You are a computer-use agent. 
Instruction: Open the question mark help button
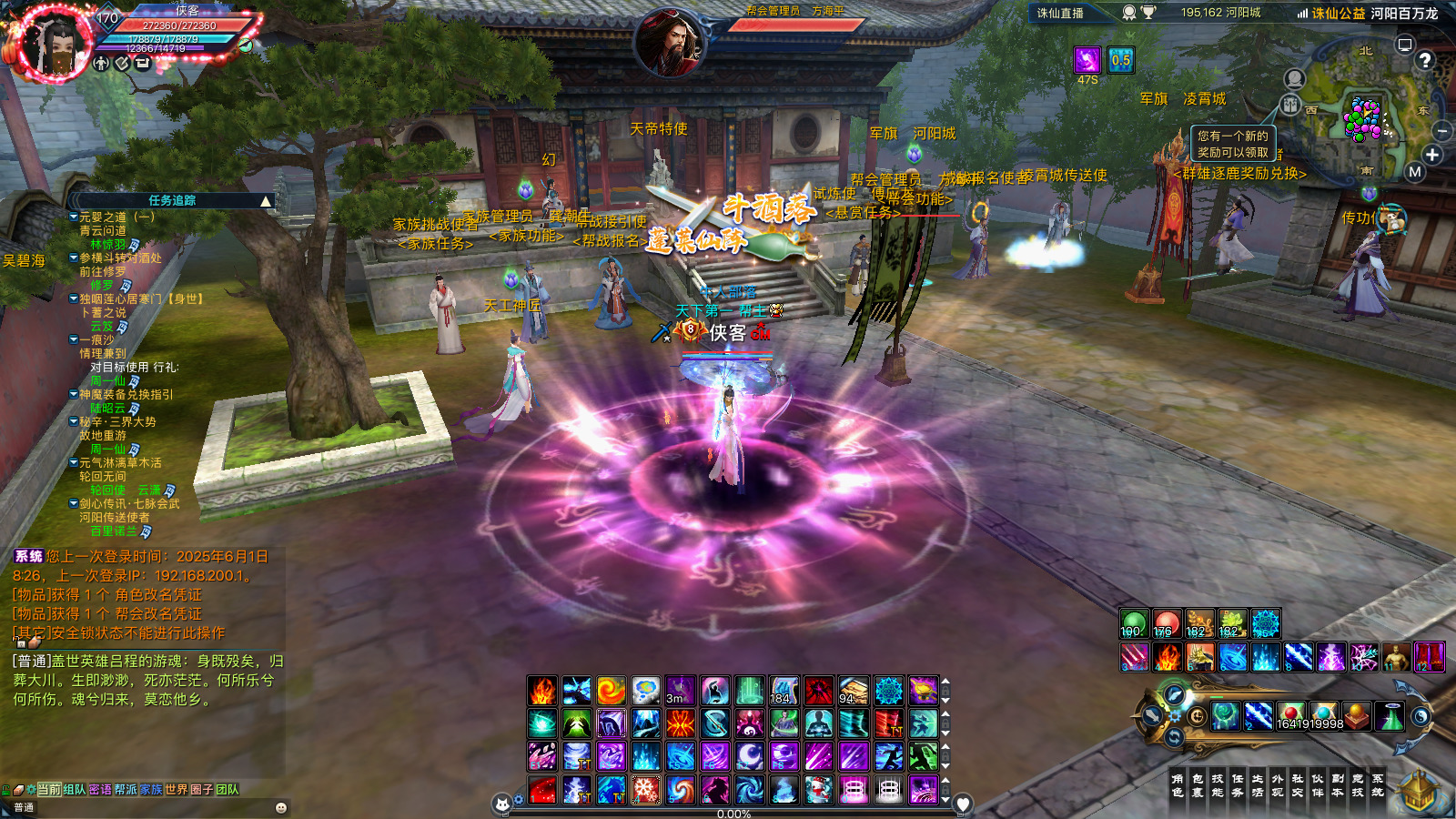[1425, 60]
